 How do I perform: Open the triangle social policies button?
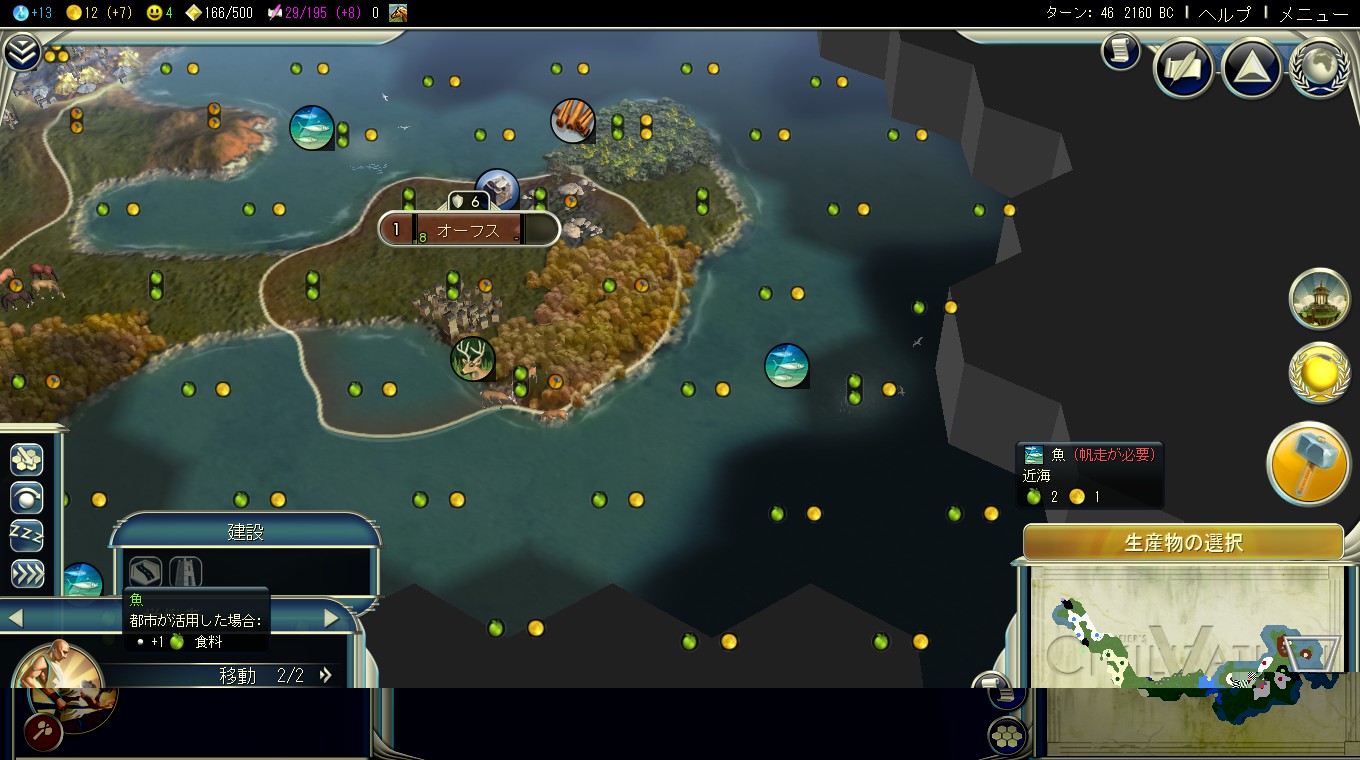tap(1252, 69)
